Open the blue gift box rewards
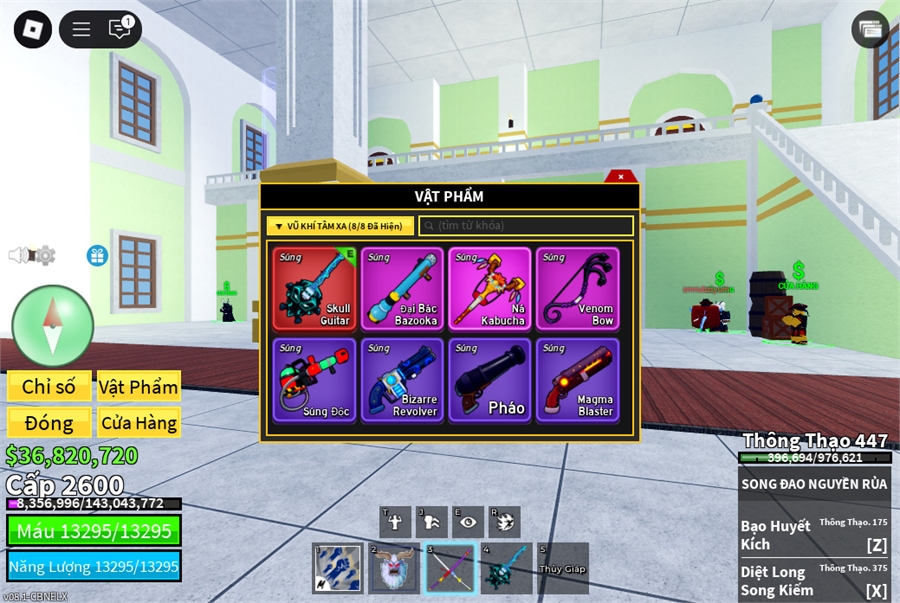The height and width of the screenshot is (603, 900). (x=97, y=256)
